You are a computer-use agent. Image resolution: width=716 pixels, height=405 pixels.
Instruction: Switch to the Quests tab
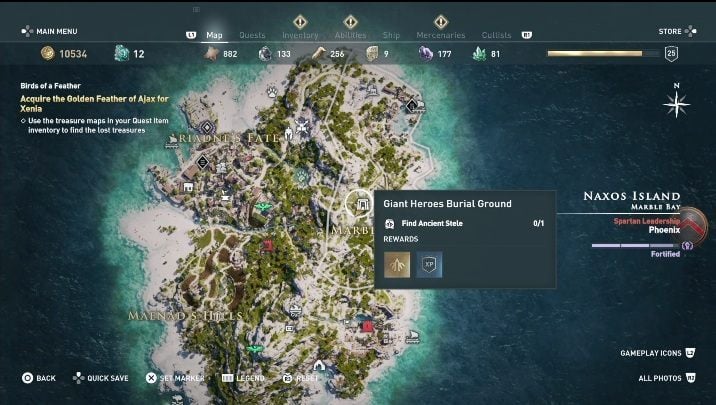(x=252, y=35)
